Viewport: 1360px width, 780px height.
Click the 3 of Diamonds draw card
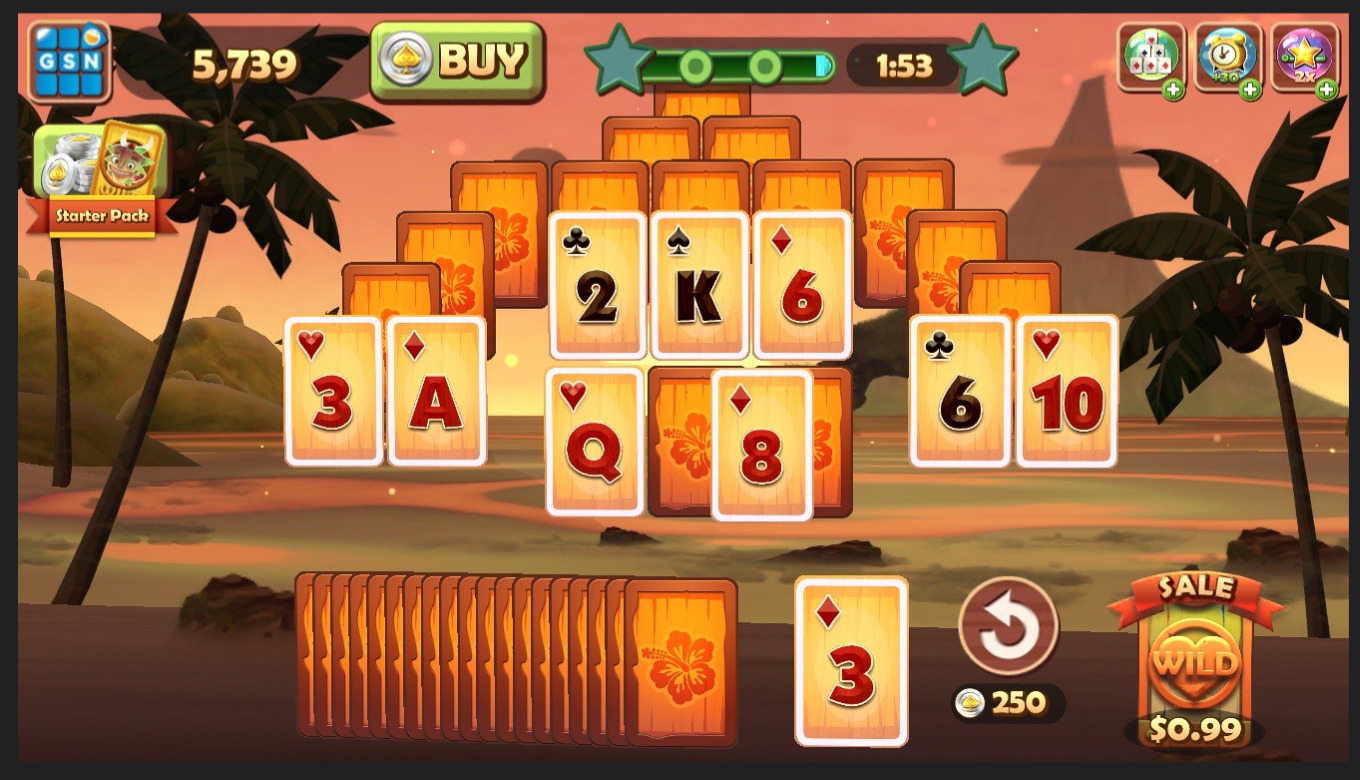click(851, 660)
